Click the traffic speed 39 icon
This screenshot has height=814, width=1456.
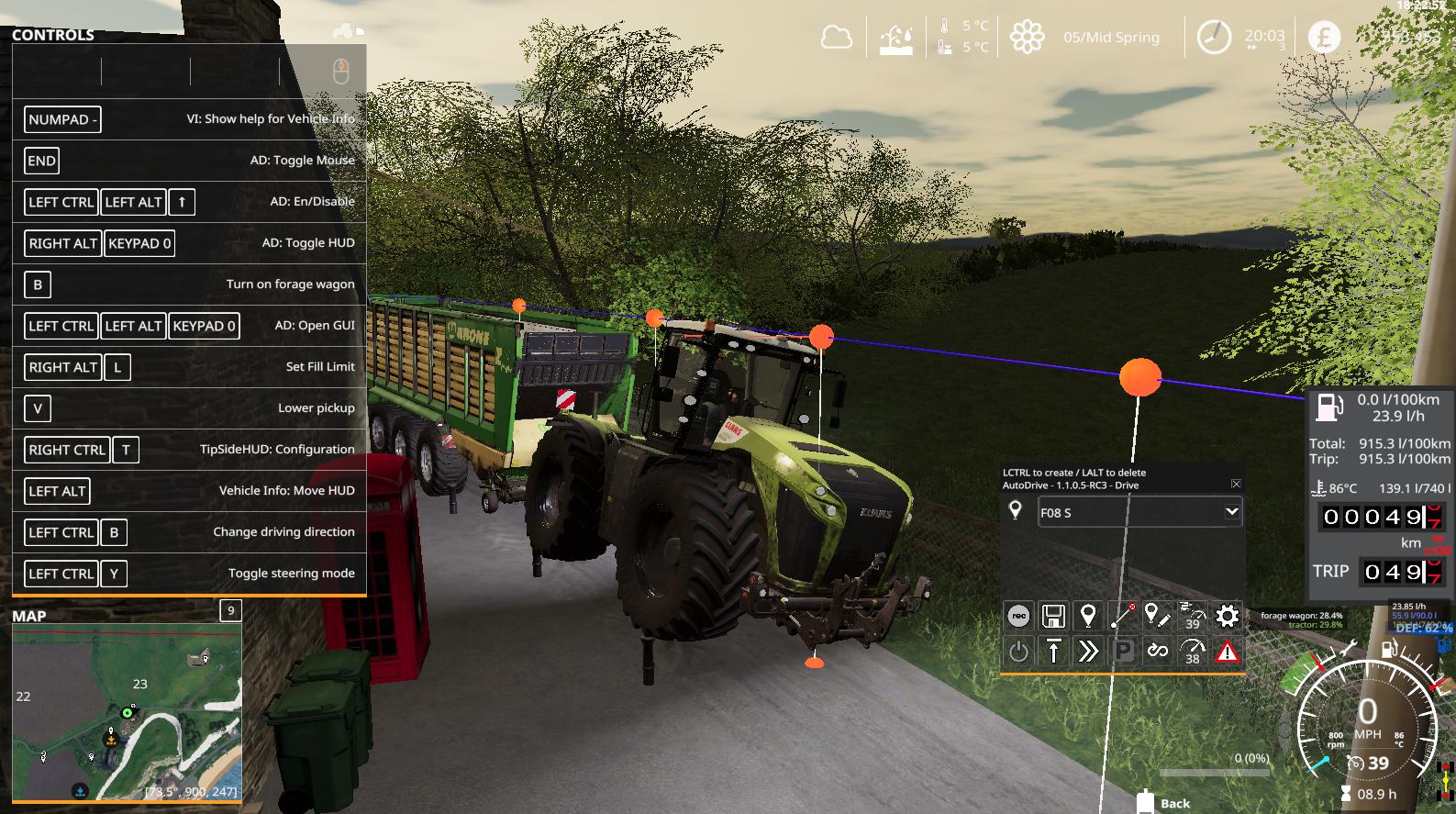[1192, 616]
